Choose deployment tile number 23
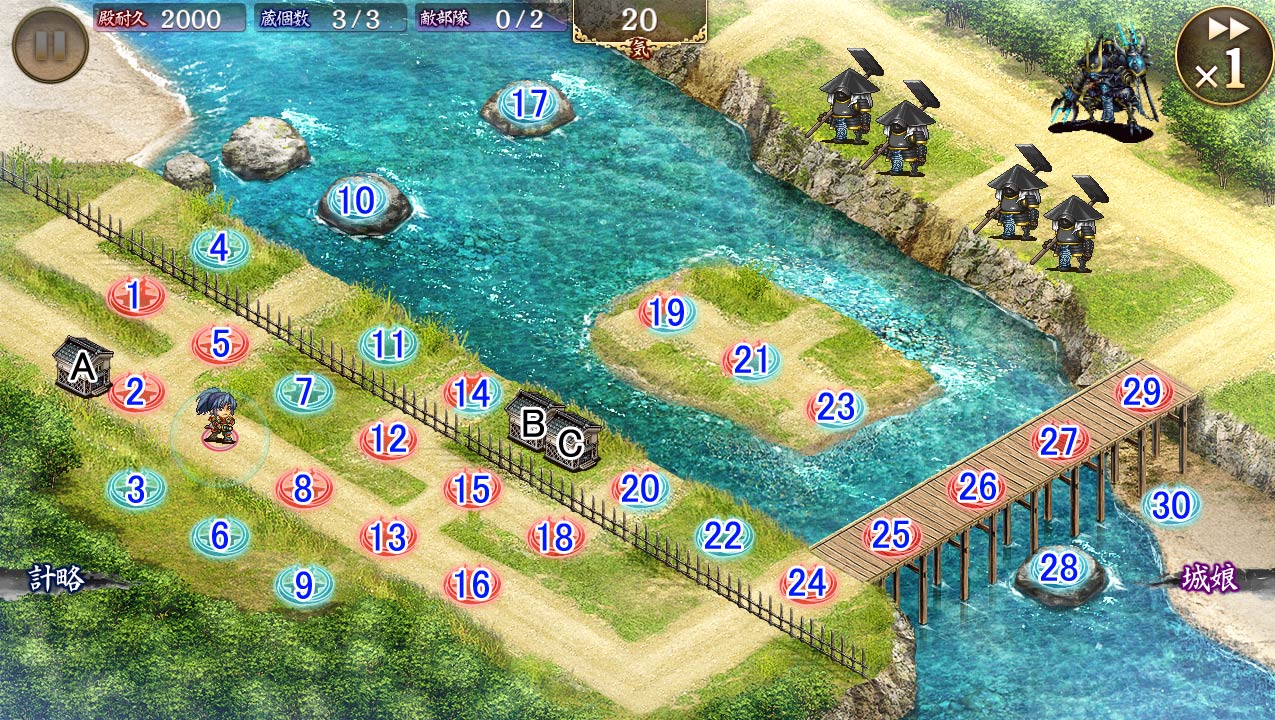This screenshot has width=1275, height=720. click(835, 407)
